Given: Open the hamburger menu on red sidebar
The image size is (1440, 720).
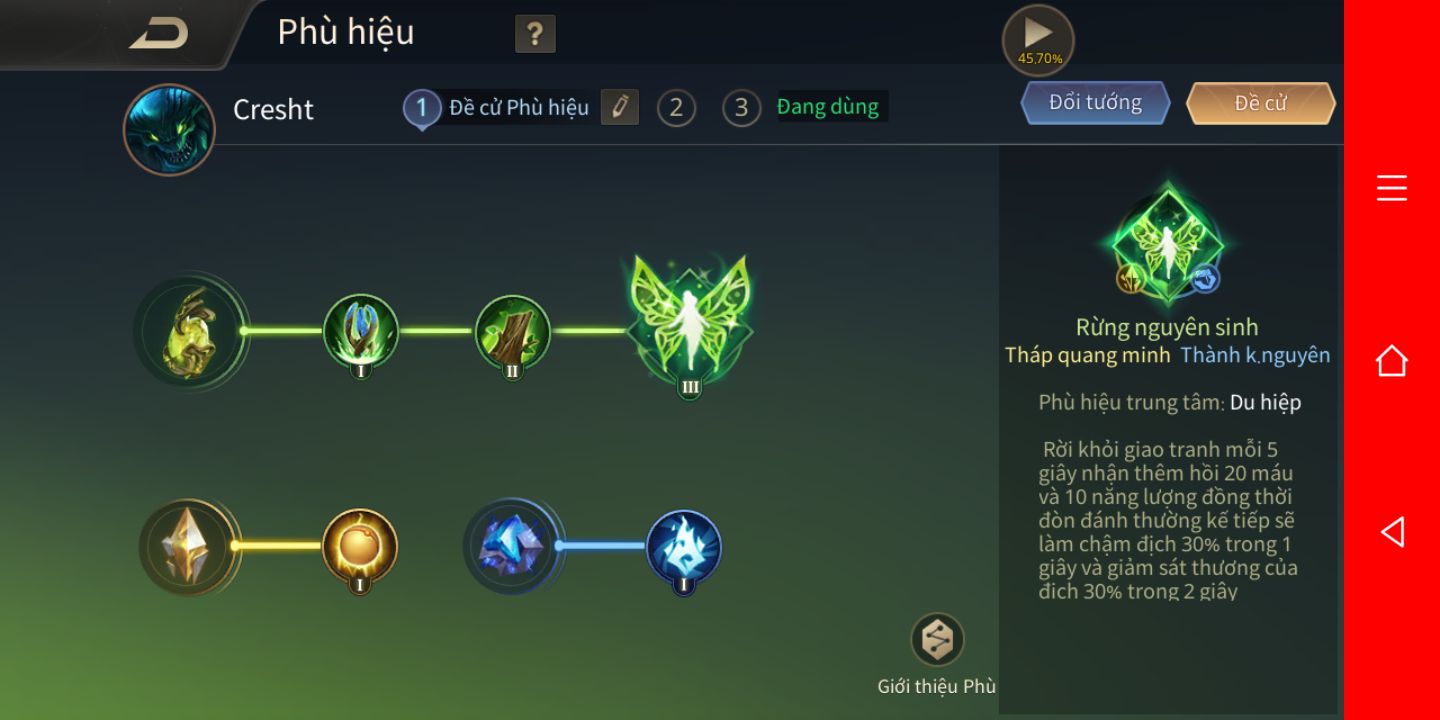Looking at the screenshot, I should (x=1391, y=188).
